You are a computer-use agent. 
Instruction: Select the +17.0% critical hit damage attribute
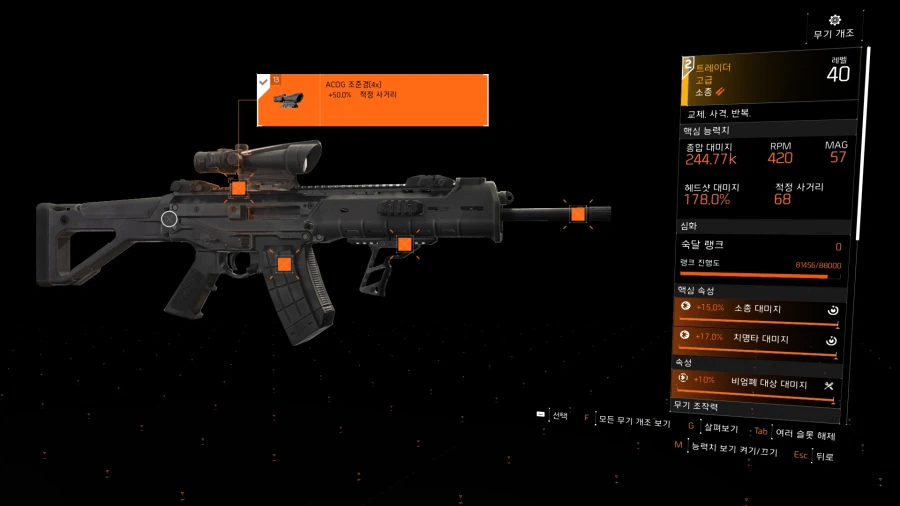(x=757, y=338)
